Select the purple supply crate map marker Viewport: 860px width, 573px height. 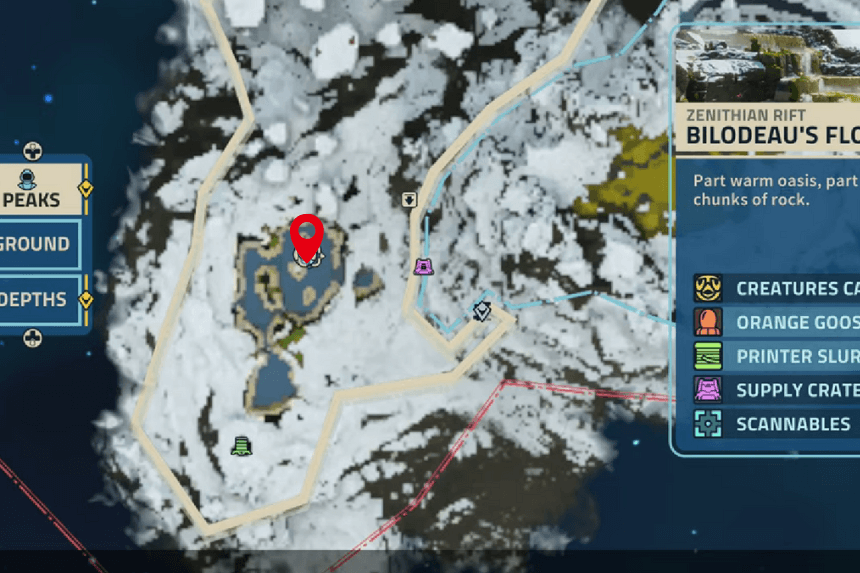click(424, 266)
